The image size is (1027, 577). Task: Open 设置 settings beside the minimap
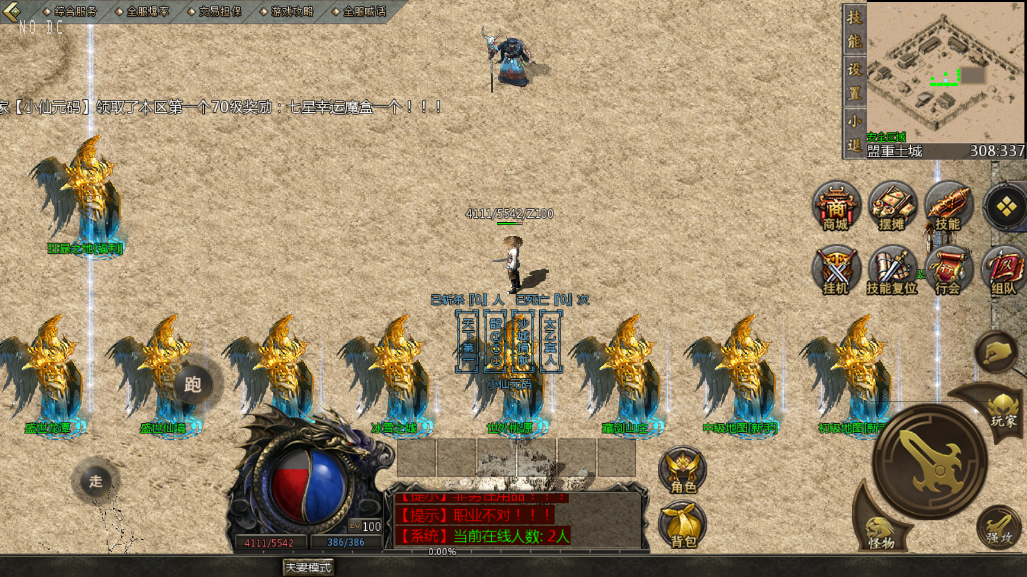pos(854,81)
